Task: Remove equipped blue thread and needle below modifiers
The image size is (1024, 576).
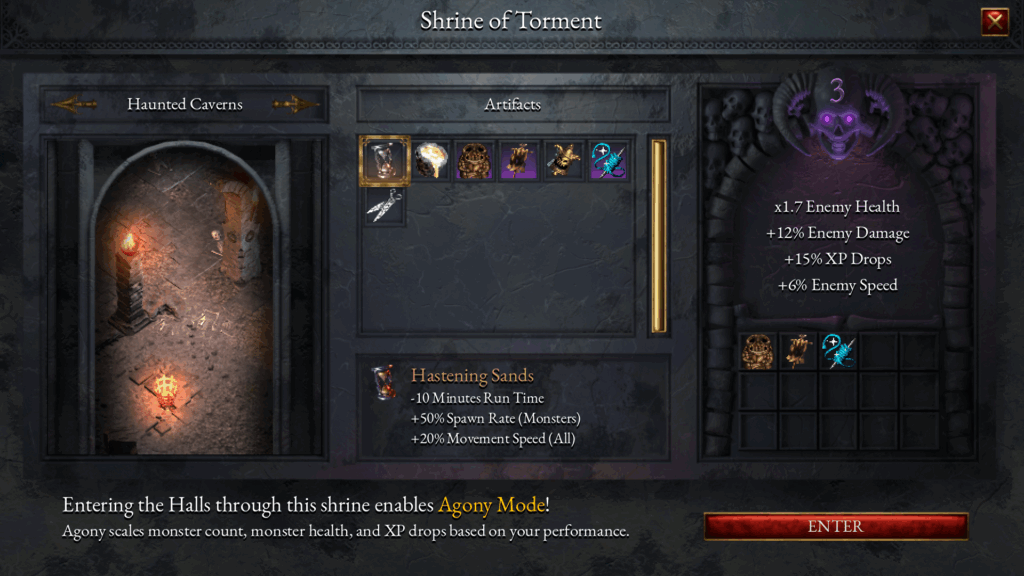Action: coord(838,351)
